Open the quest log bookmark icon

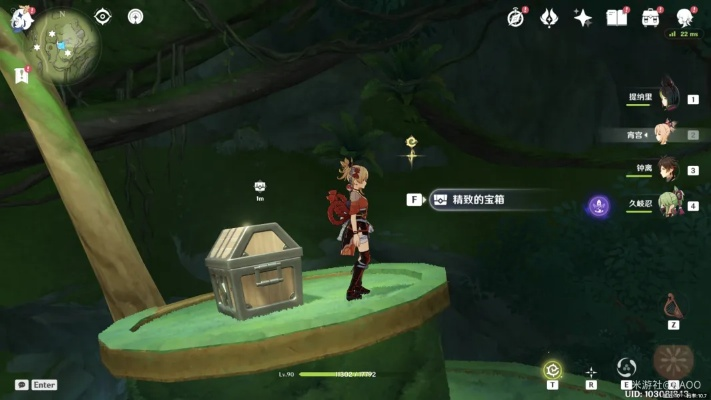point(21,75)
